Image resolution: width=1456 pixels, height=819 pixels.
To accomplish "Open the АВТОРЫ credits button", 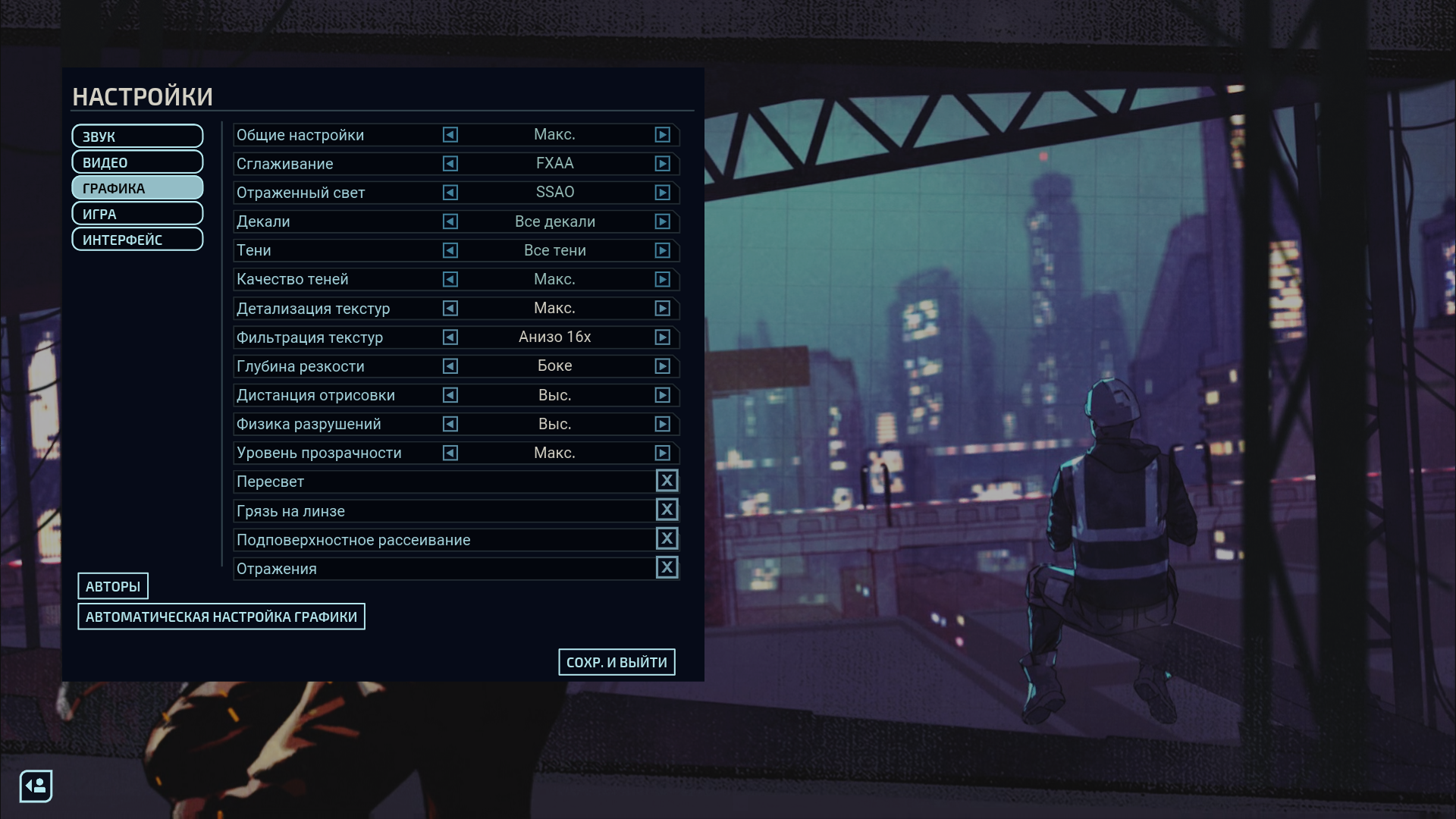I will tap(113, 586).
